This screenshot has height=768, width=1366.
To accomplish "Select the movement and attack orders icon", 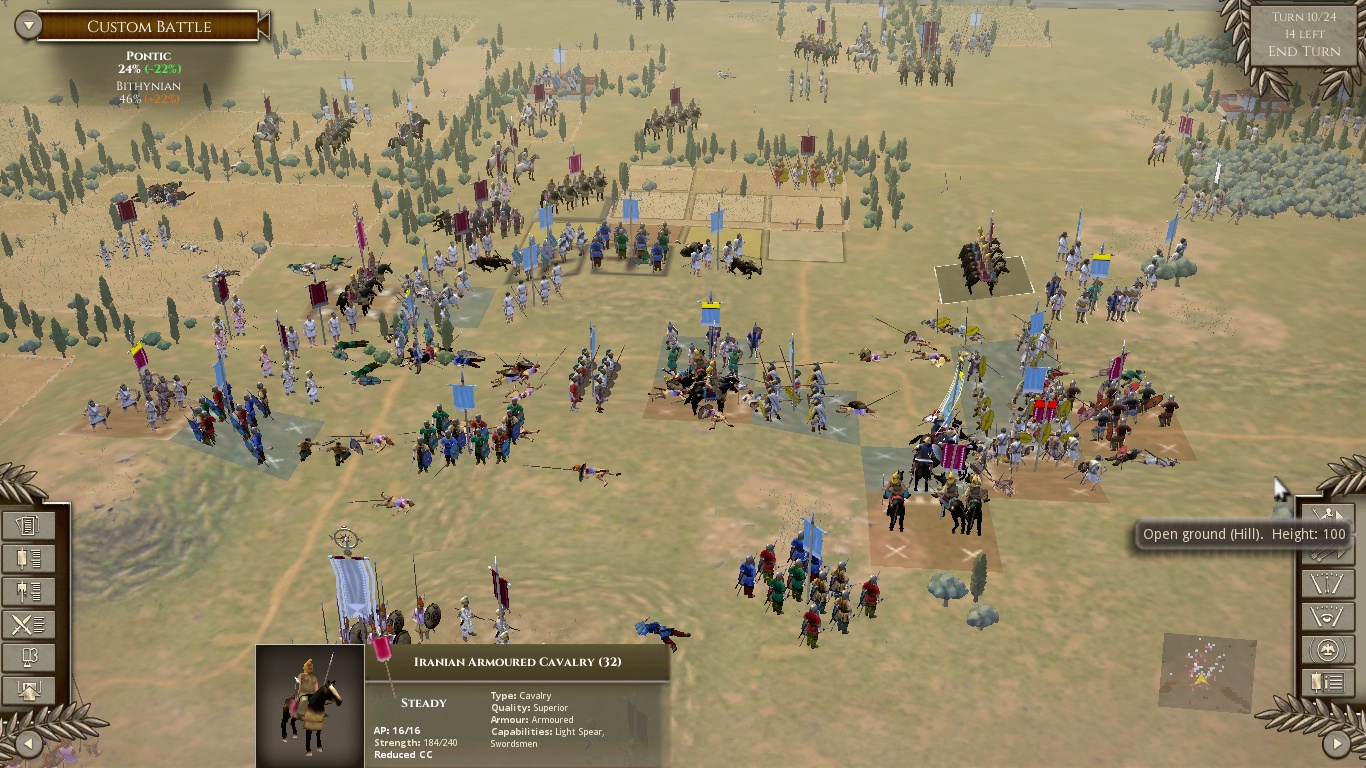I will pos(1328,515).
